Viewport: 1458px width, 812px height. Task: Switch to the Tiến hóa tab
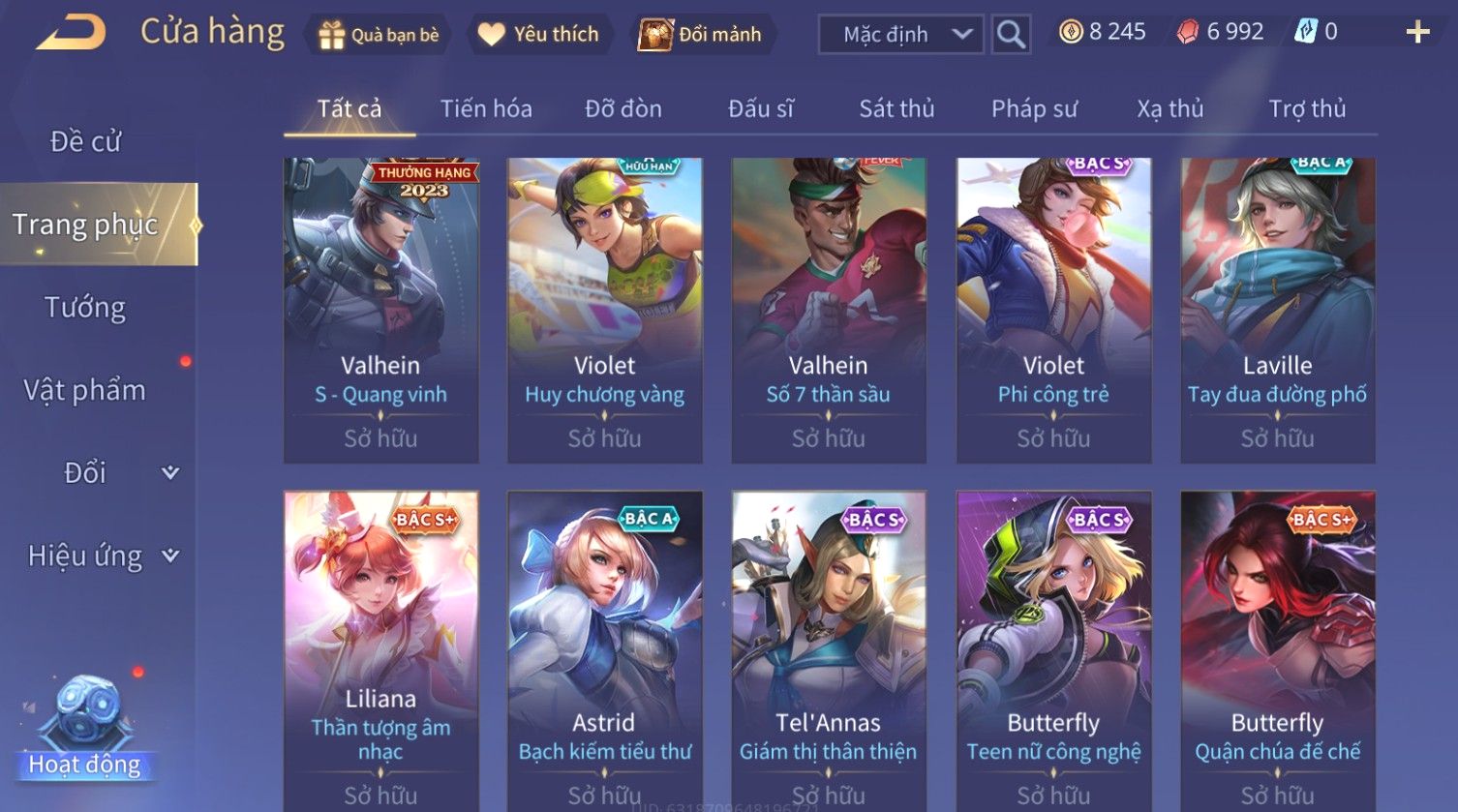[x=486, y=108]
